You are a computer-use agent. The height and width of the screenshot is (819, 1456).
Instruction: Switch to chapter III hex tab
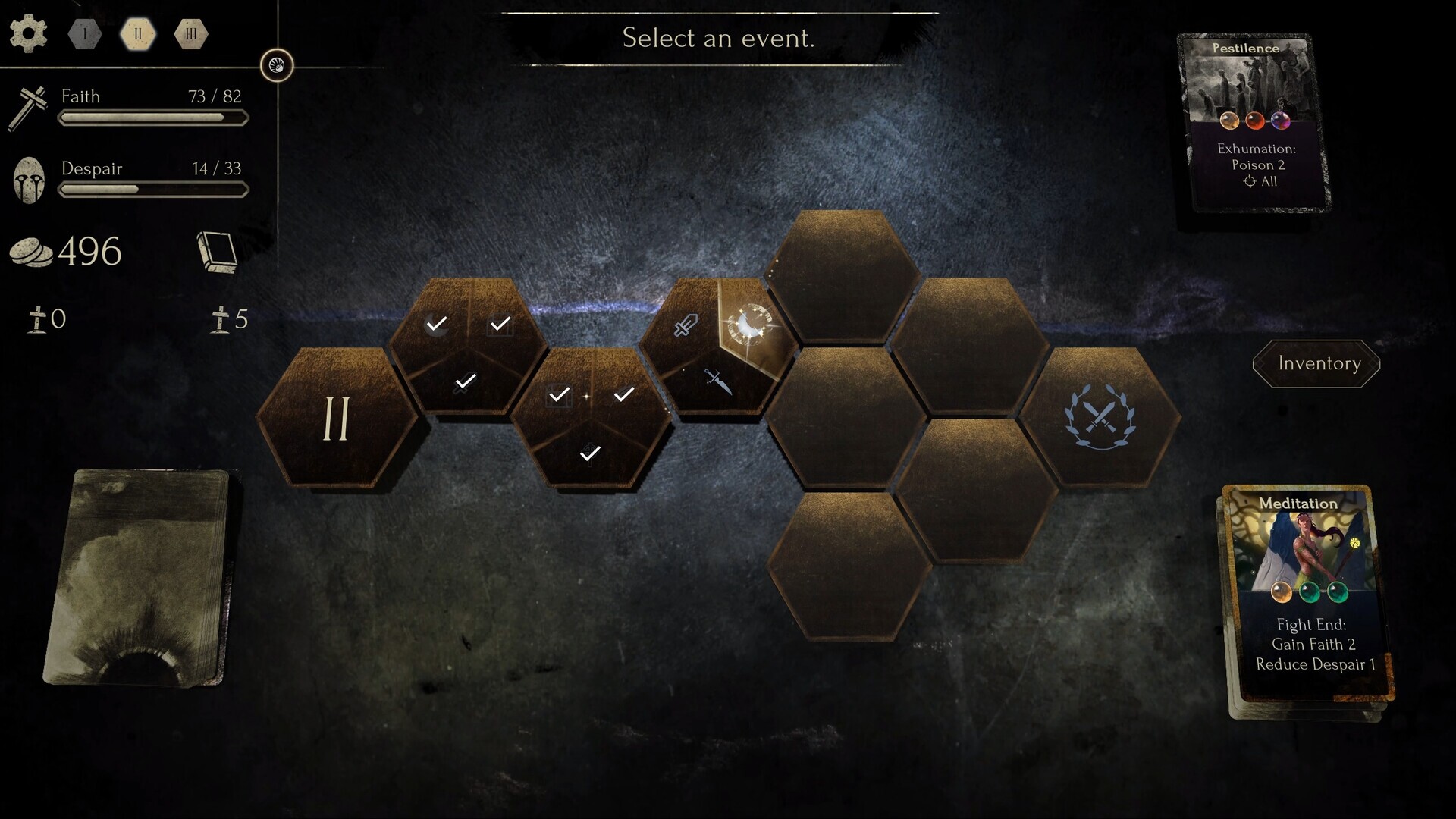191,33
